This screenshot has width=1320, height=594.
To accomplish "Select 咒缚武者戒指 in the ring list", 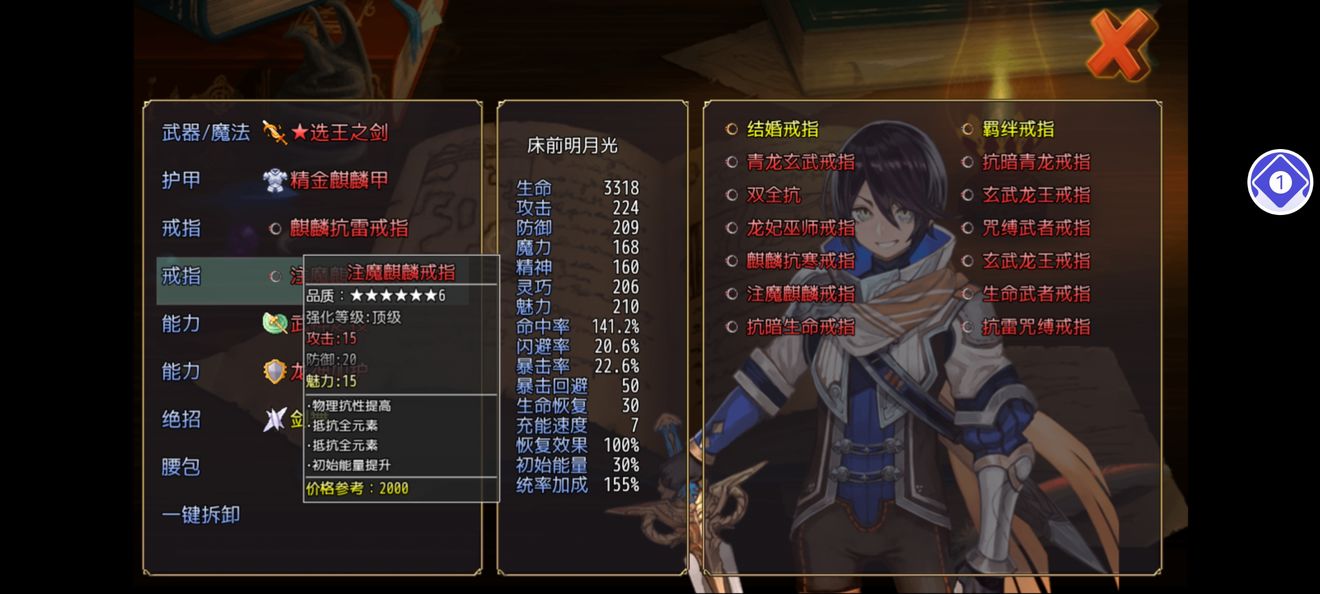I will [1036, 228].
